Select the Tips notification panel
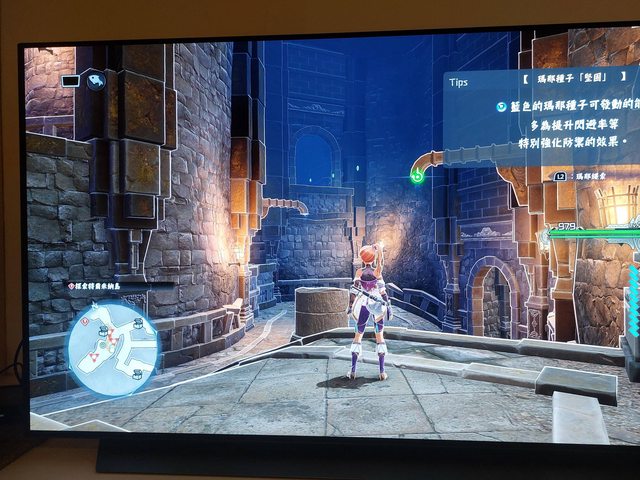 point(541,113)
